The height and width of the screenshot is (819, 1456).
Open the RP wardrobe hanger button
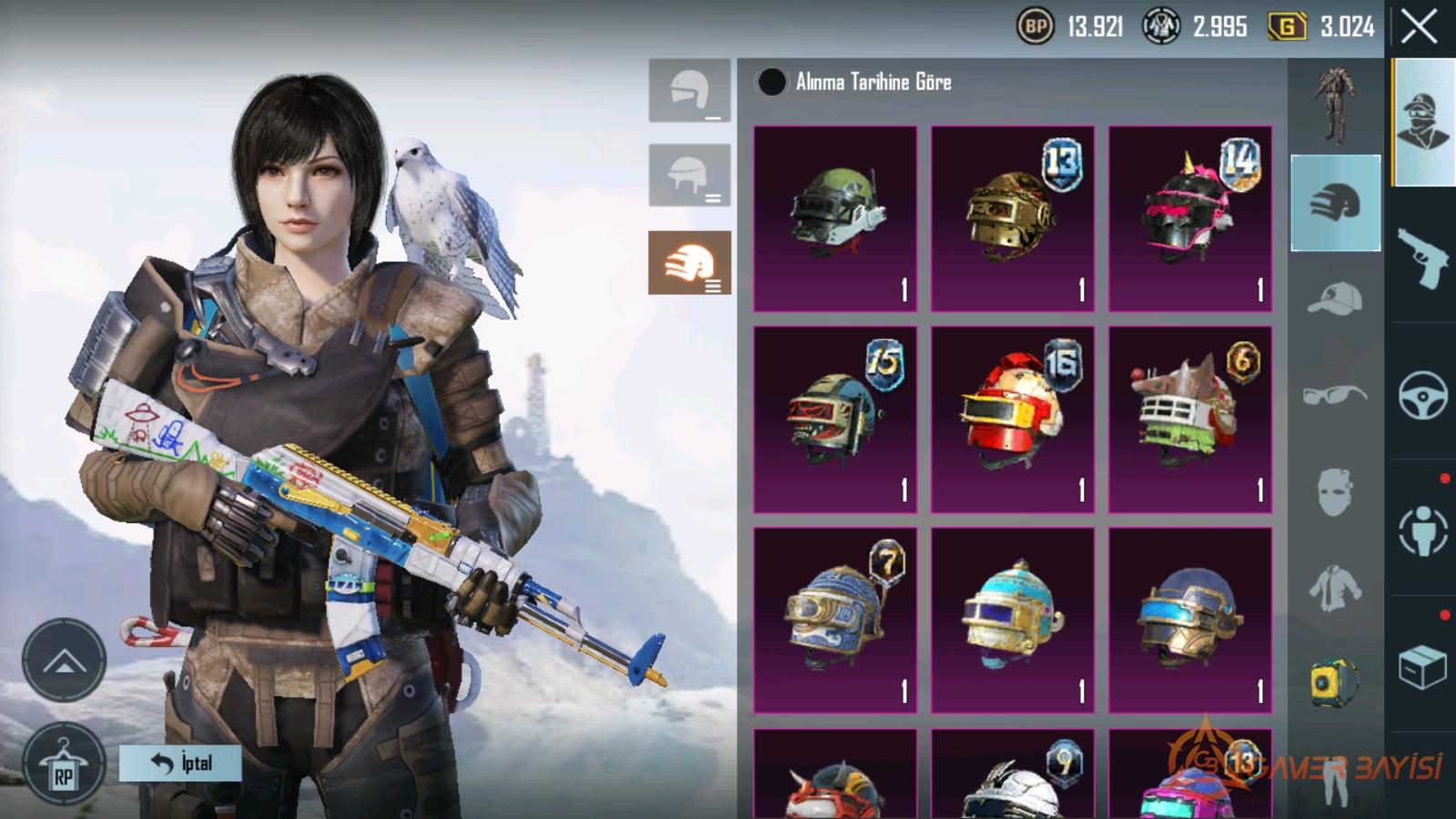(63, 765)
